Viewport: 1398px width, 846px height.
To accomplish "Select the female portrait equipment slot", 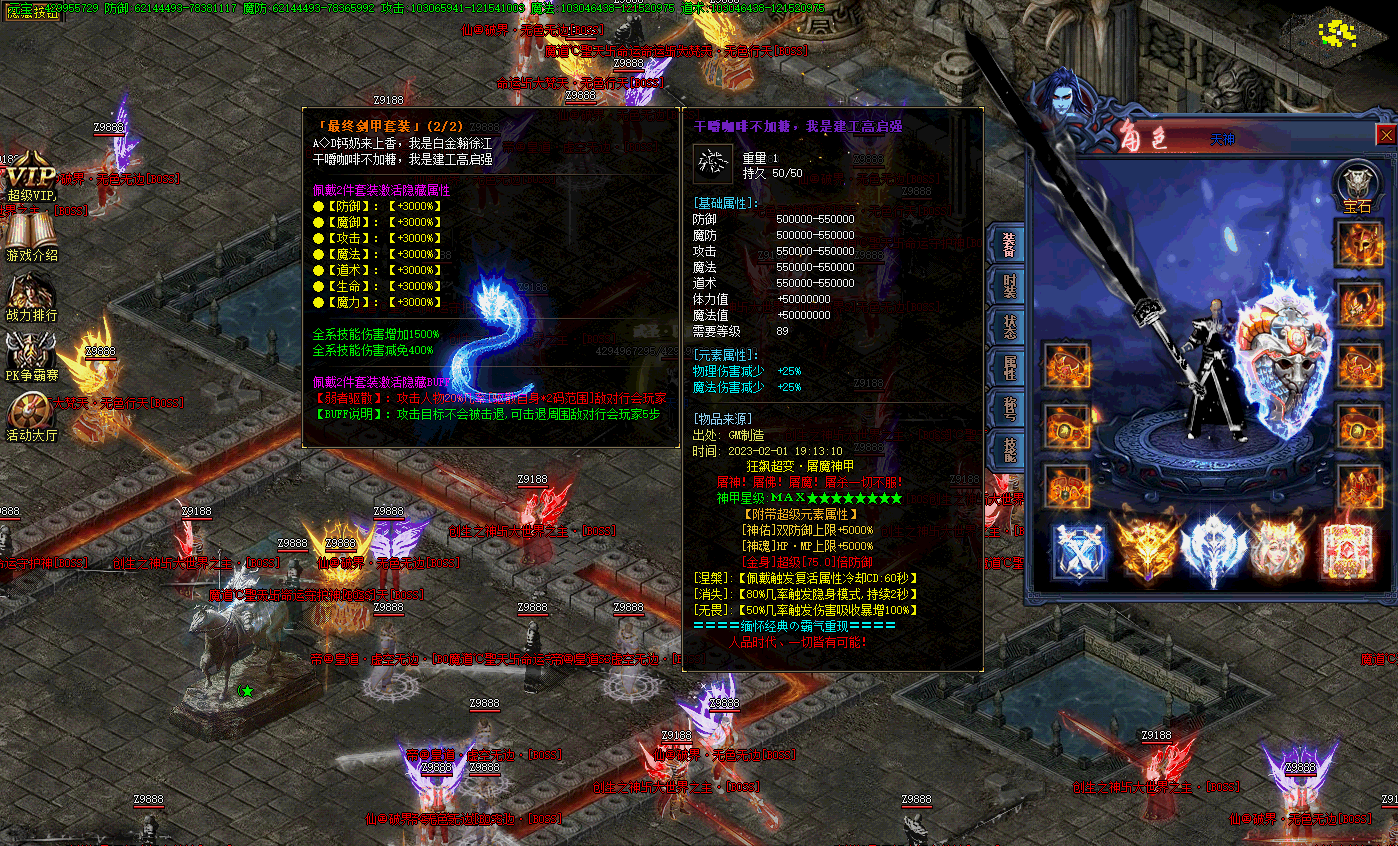I will [1278, 551].
